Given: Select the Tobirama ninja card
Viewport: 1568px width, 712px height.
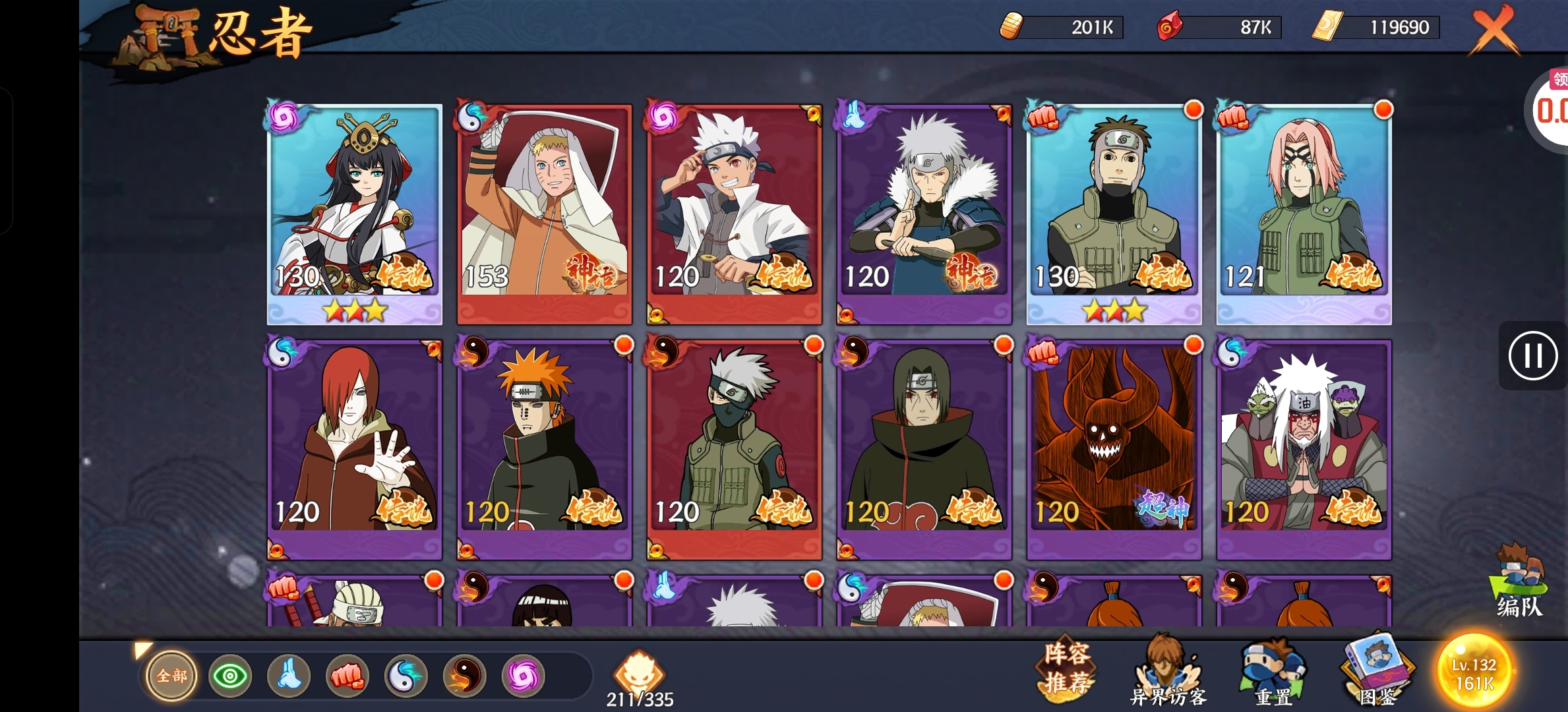Looking at the screenshot, I should pyautogui.click(x=924, y=211).
